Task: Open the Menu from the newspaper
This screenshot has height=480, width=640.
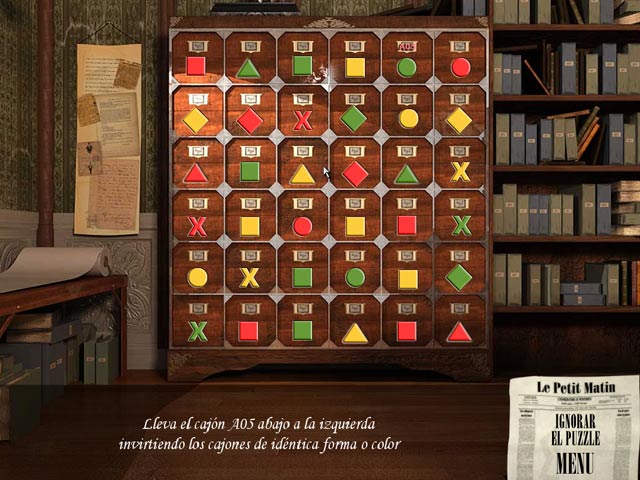Action: point(575,464)
